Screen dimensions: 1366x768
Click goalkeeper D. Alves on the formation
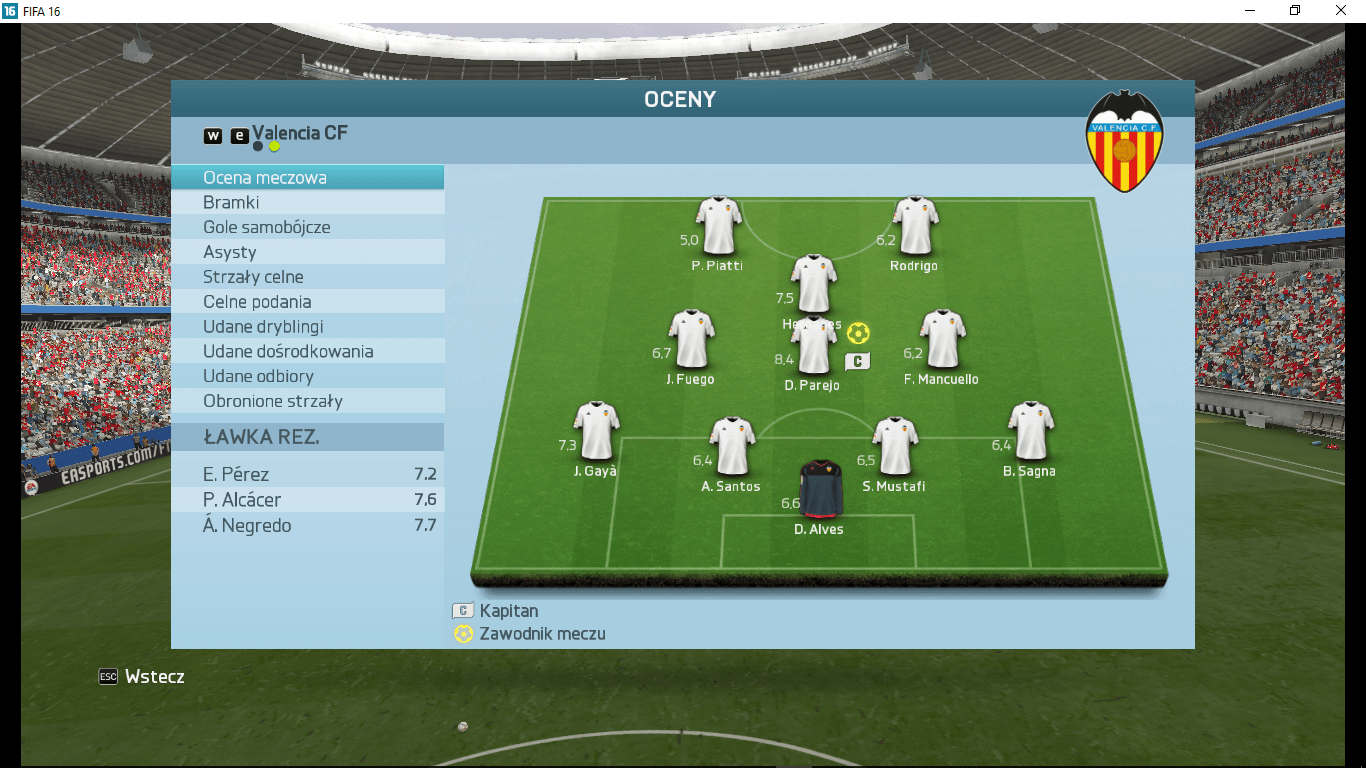820,487
